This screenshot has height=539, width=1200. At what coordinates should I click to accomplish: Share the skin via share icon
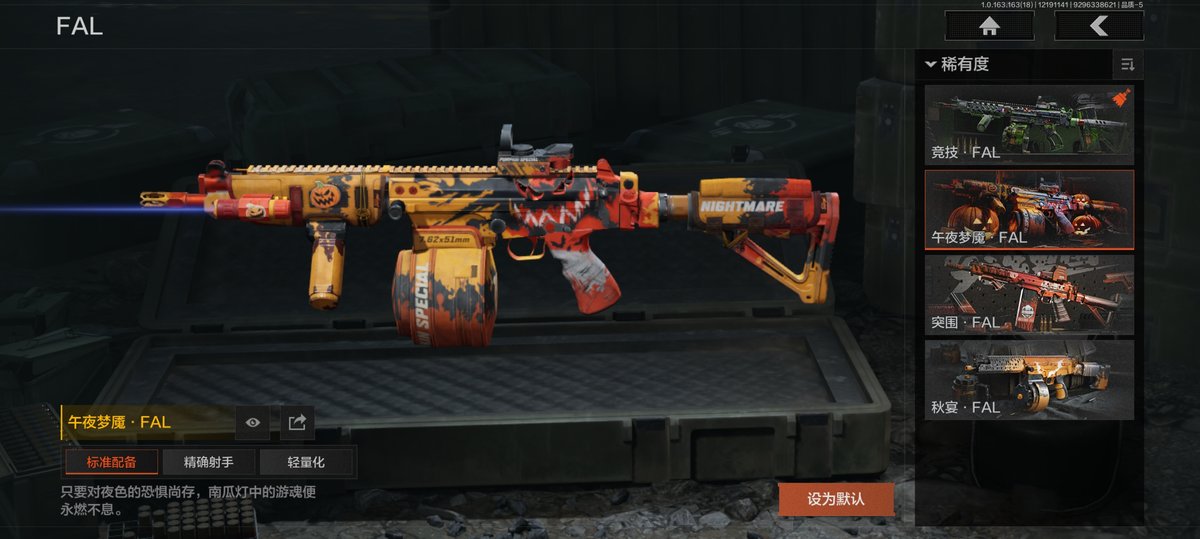[x=297, y=423]
